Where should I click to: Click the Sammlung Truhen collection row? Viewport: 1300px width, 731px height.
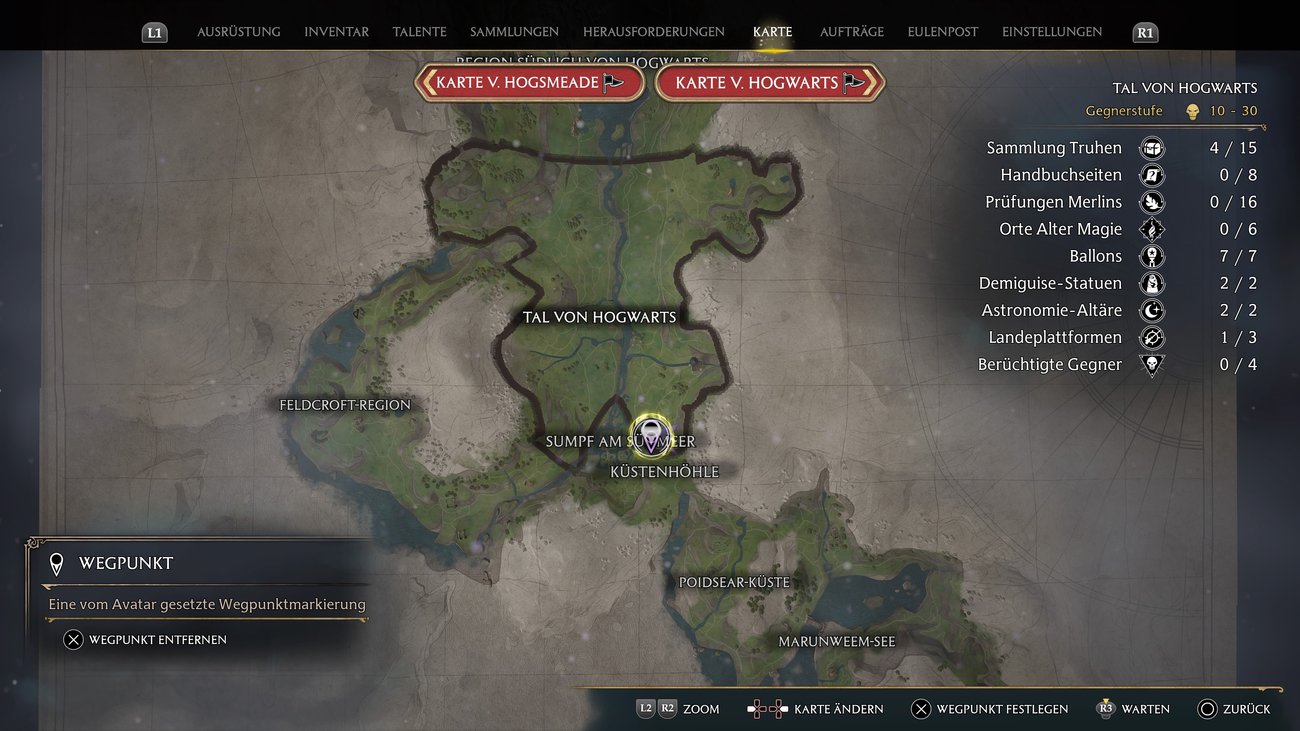pyautogui.click(x=1120, y=148)
